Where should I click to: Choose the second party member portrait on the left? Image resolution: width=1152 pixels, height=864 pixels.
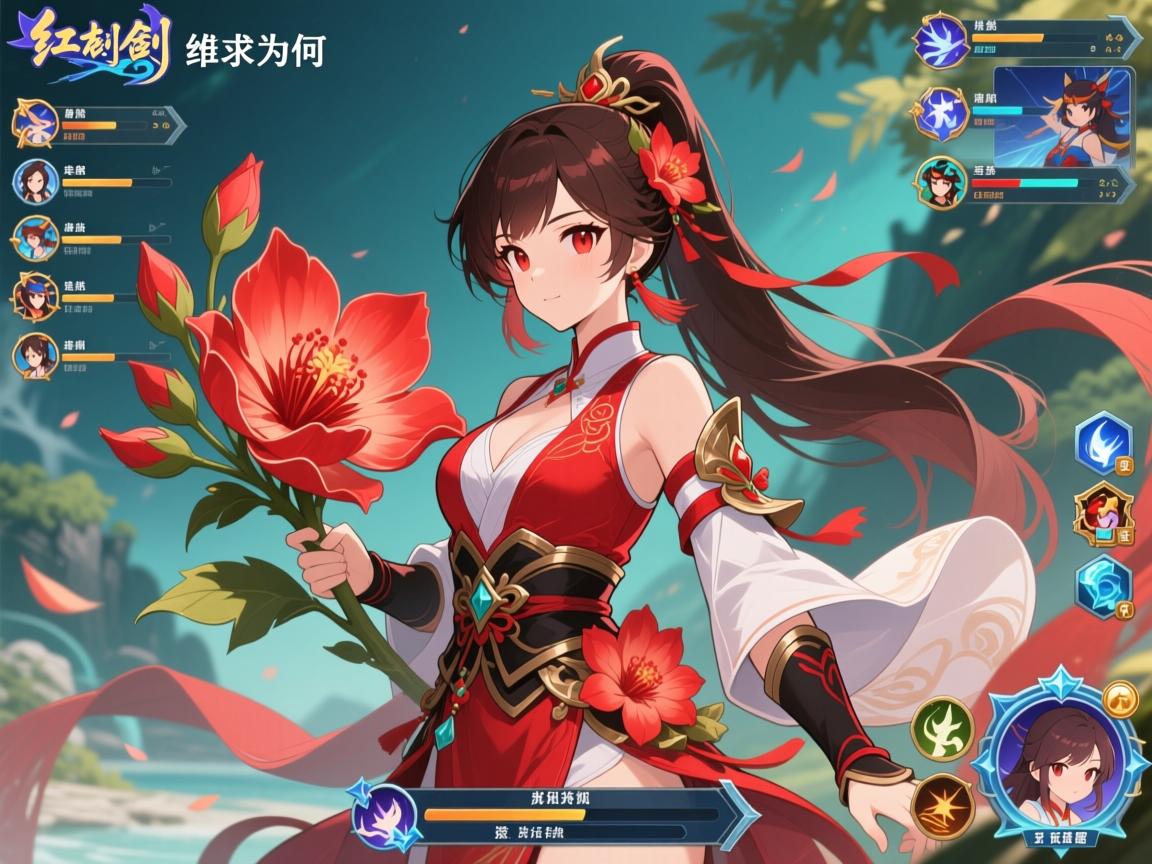36,181
